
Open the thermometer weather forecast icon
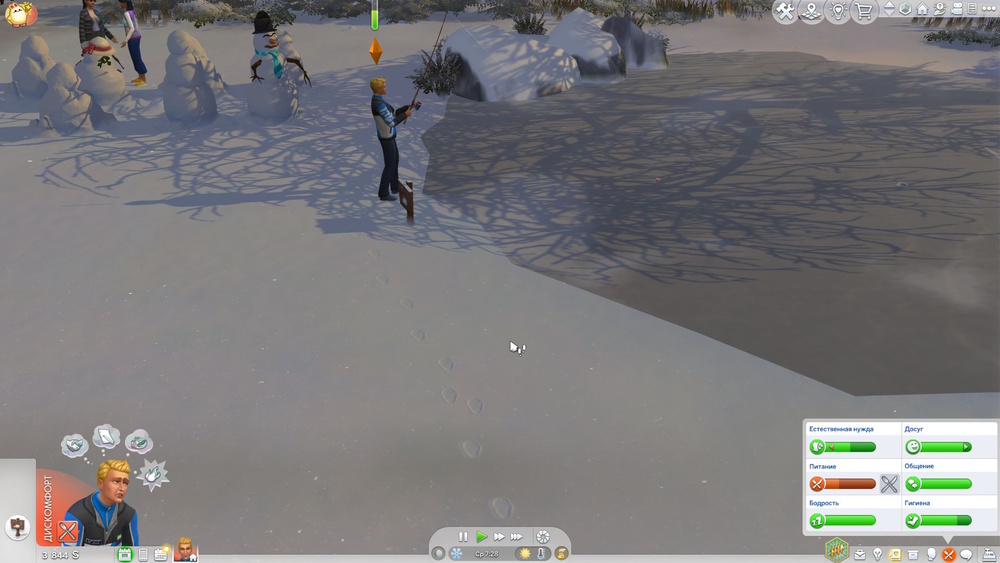click(x=543, y=553)
